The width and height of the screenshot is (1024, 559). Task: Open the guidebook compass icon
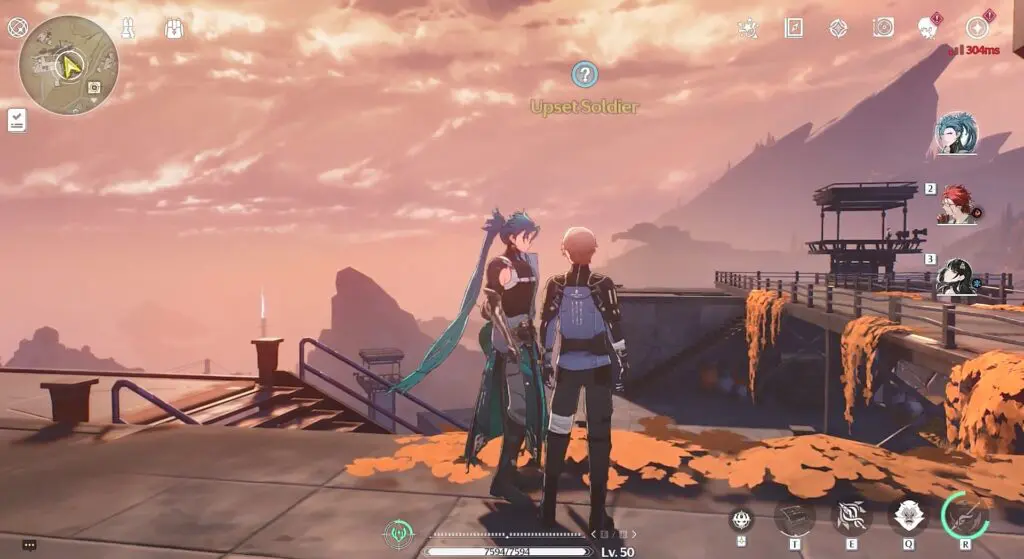(794, 28)
